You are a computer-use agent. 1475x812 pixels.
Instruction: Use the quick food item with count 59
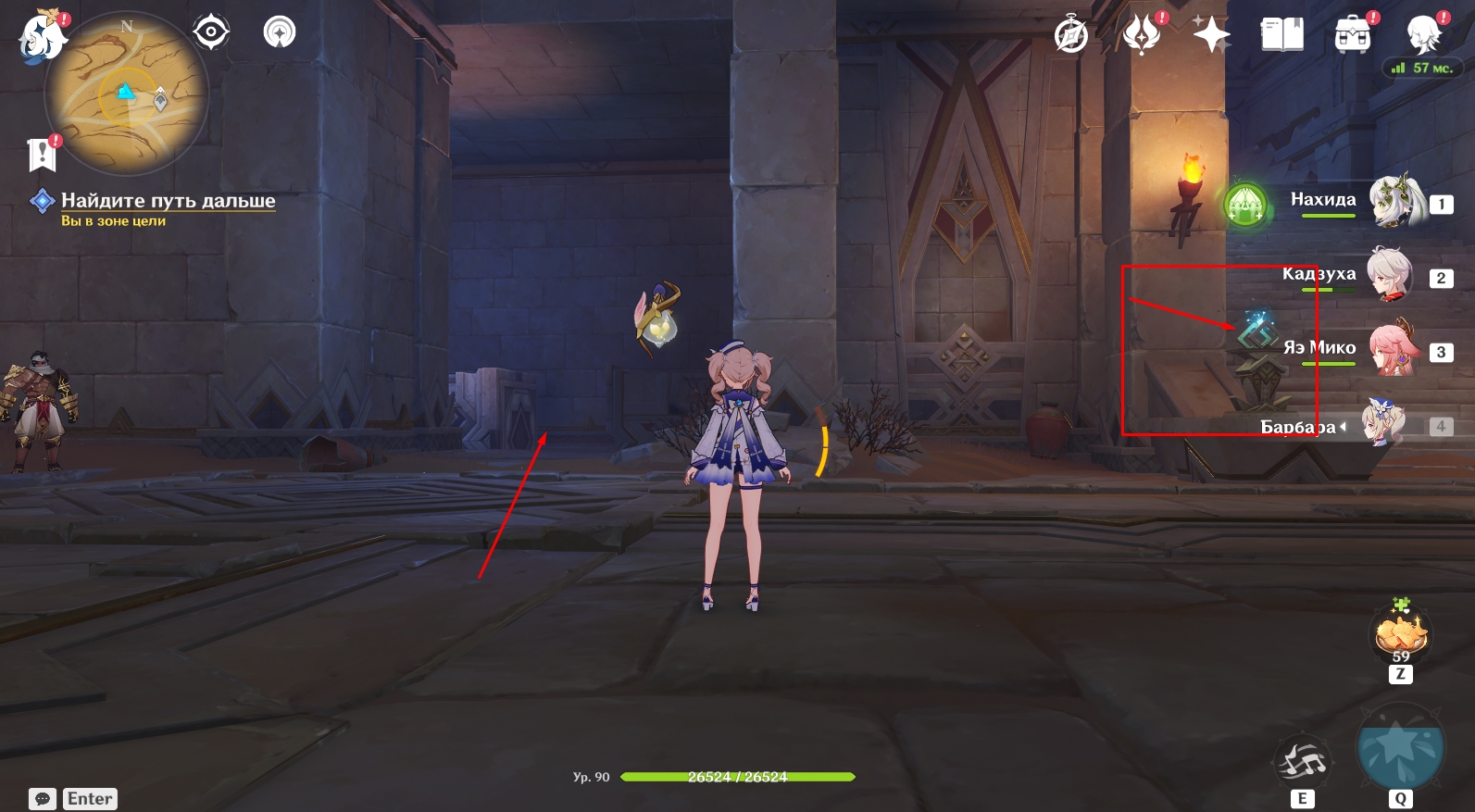pos(1401,634)
